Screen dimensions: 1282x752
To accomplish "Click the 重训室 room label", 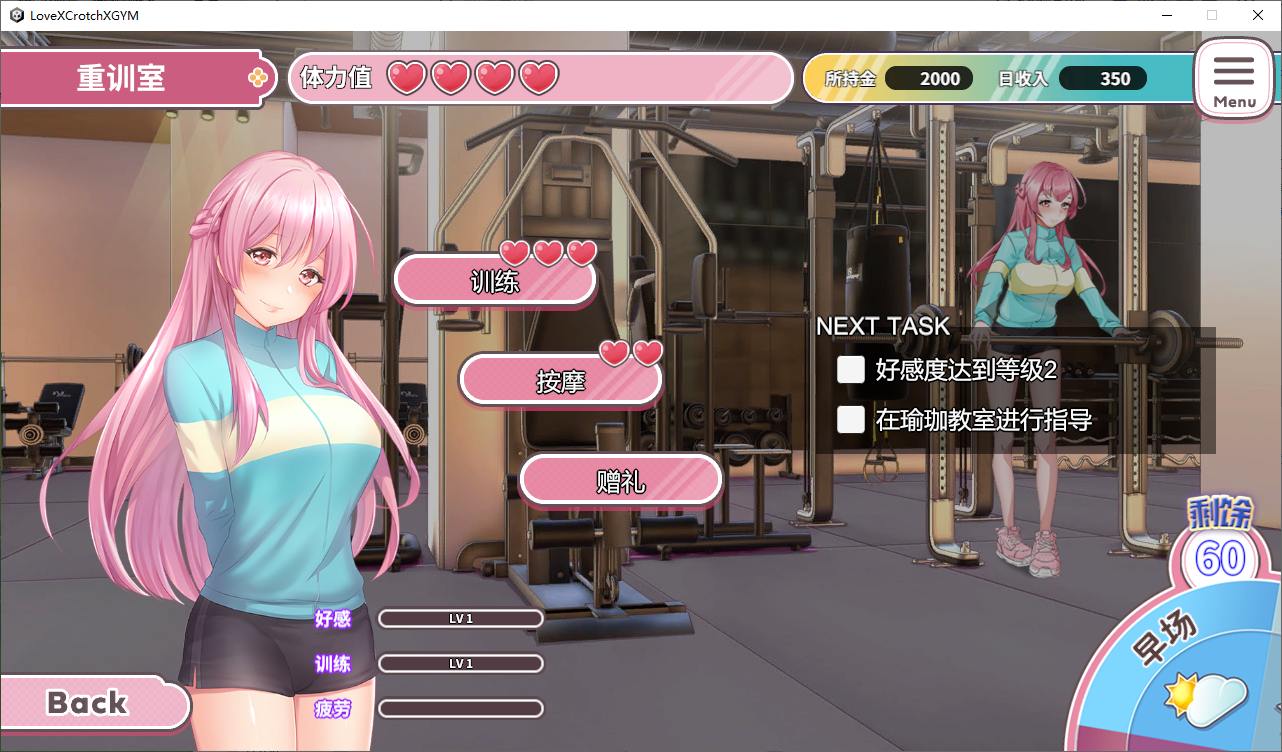I will pos(122,78).
